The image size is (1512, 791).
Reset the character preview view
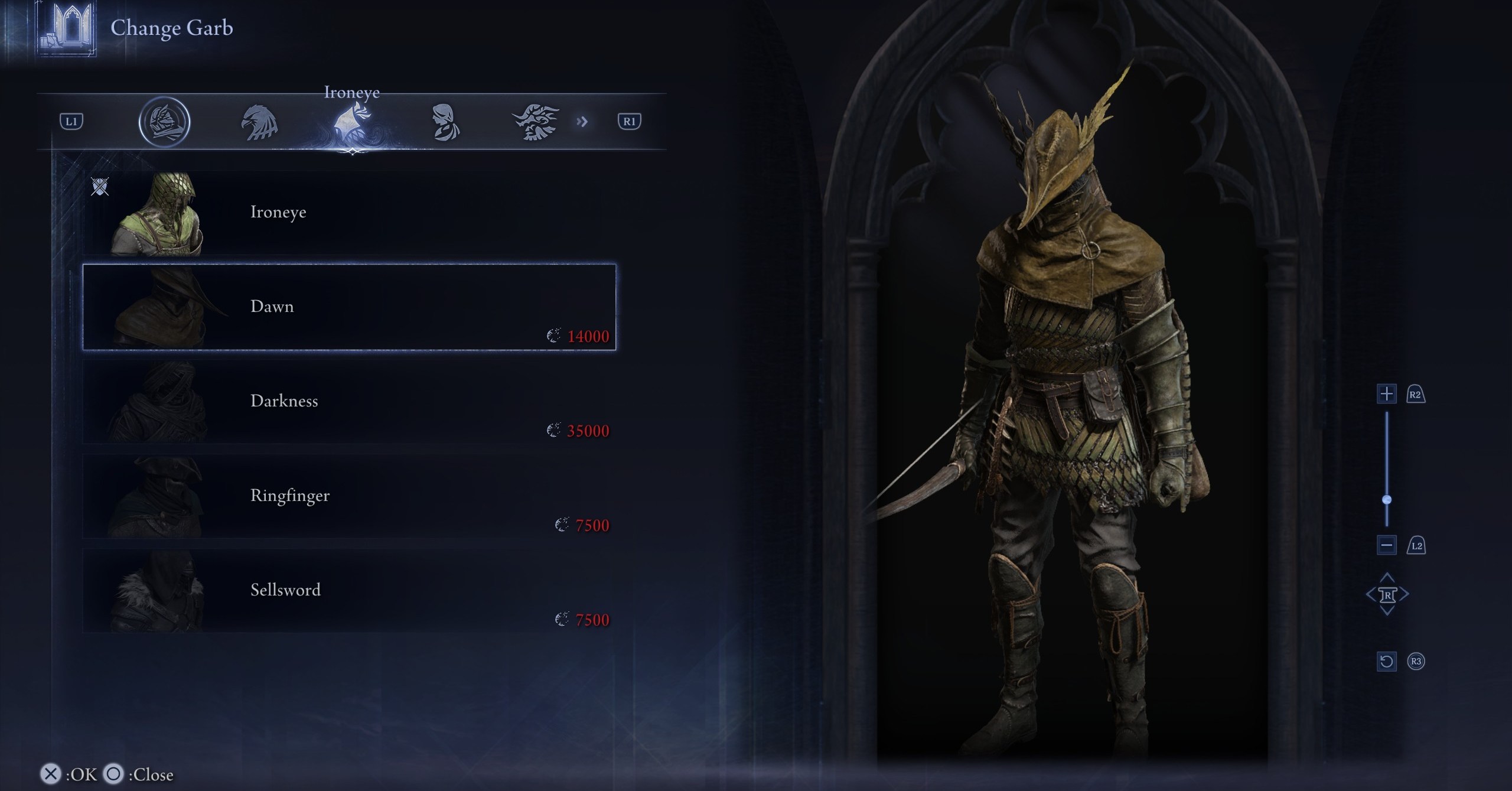pos(1386,661)
